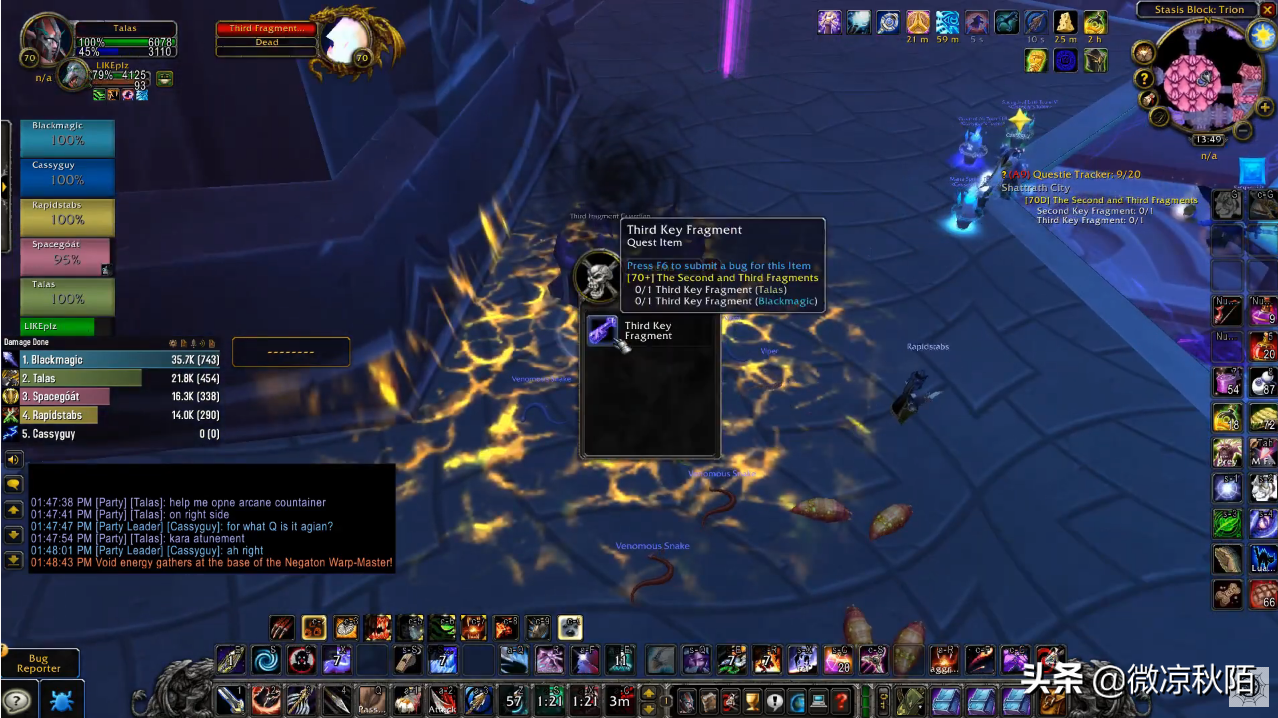Open the help question mark speech bubble
1278x718 pixels.
pos(17,701)
